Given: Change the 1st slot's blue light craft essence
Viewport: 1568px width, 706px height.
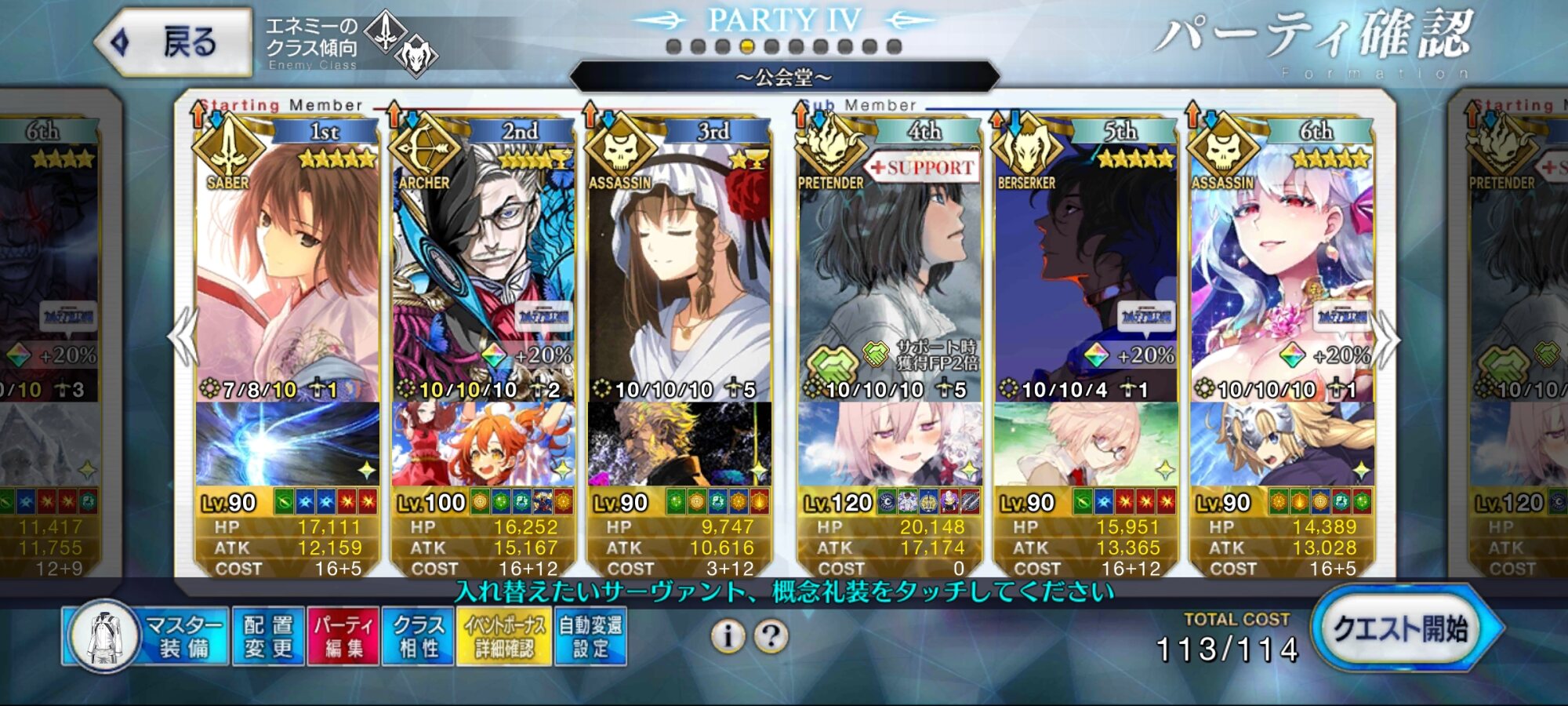Looking at the screenshot, I should click(287, 444).
